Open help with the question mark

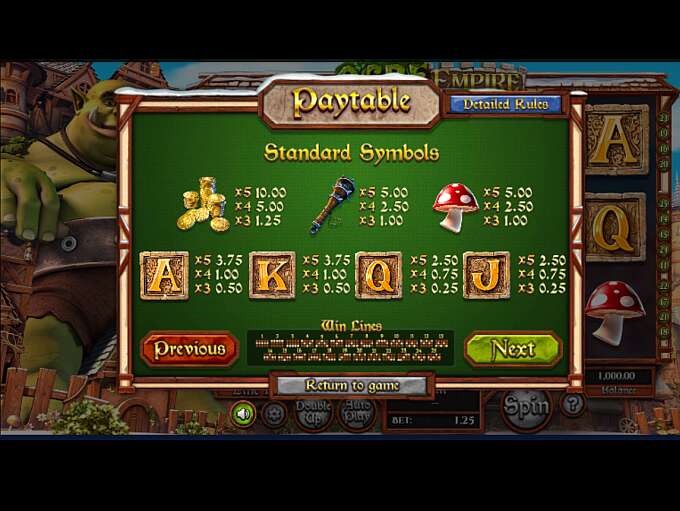[x=572, y=405]
